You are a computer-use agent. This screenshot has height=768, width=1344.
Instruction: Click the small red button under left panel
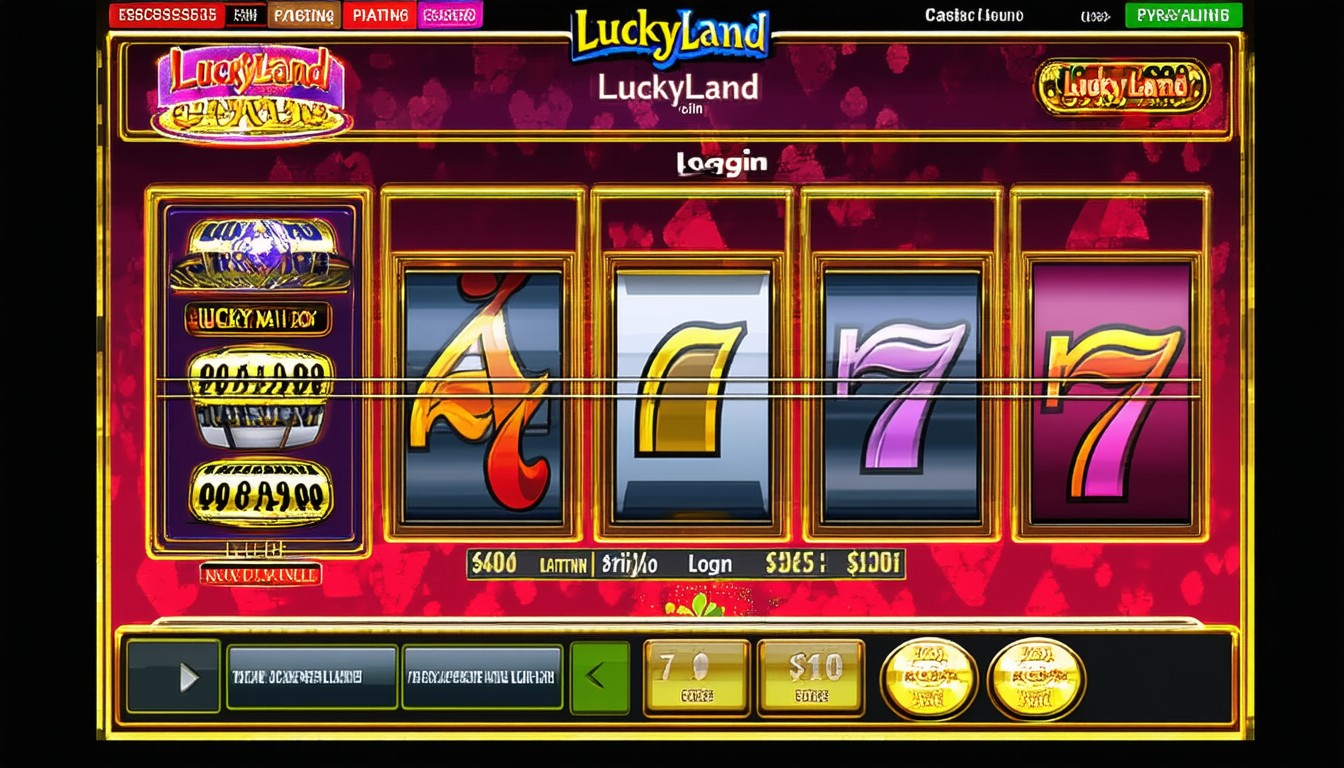coord(259,574)
